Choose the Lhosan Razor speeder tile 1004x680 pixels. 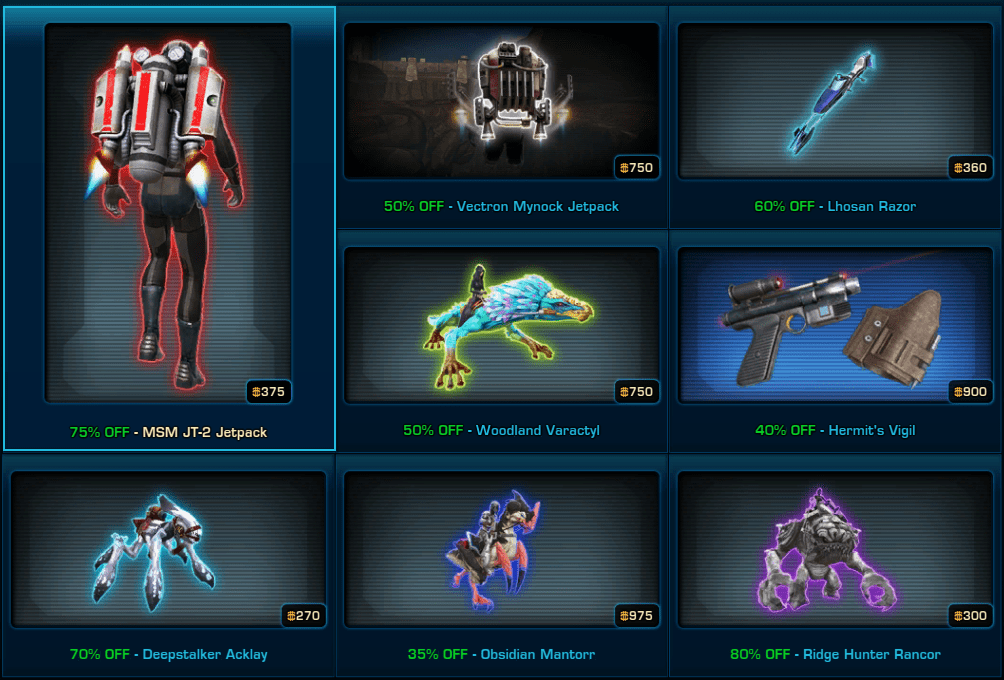835,100
